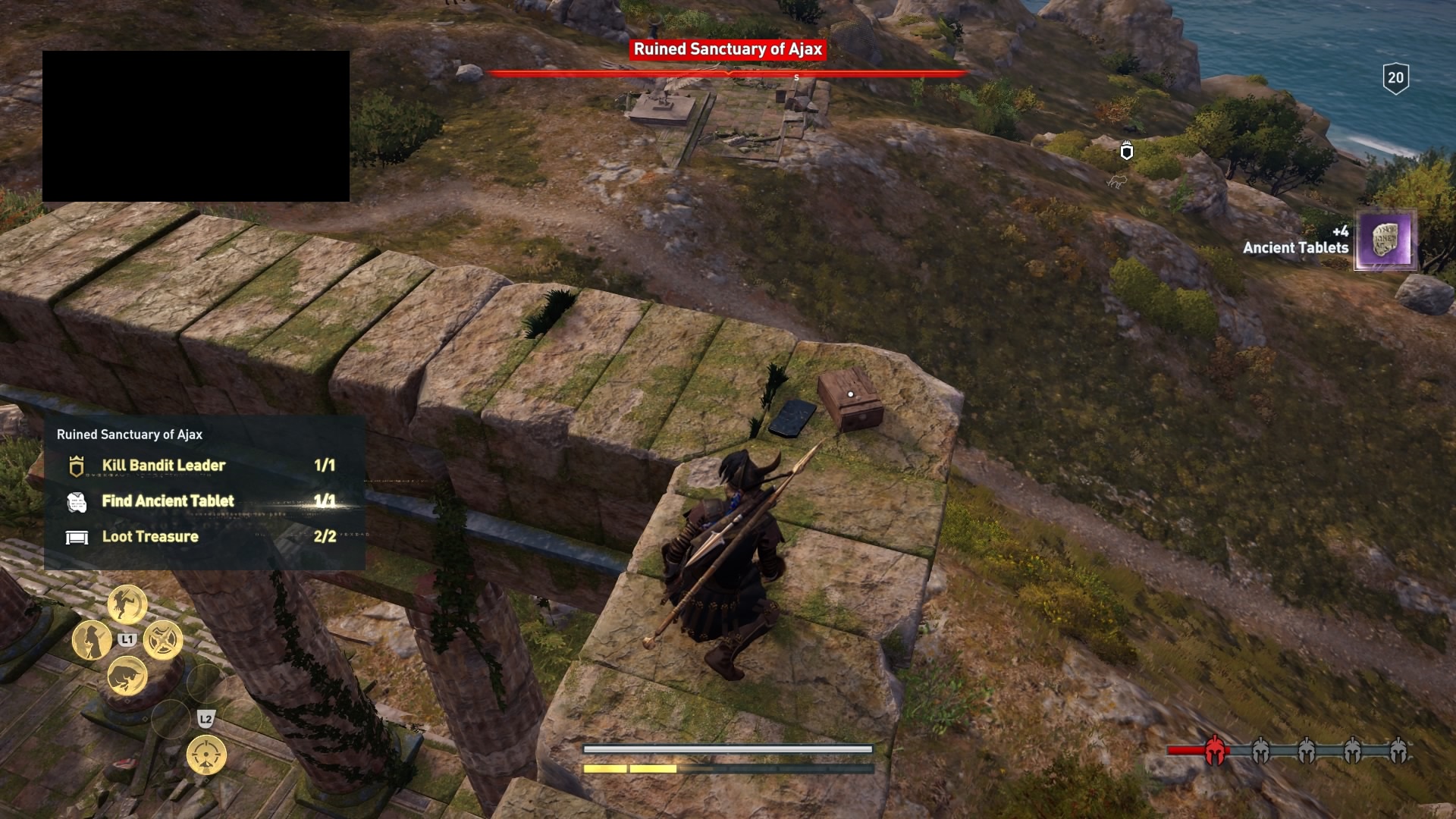The width and height of the screenshot is (1456, 819).
Task: Activate the Predator Shot targeting icon
Action: click(x=206, y=756)
